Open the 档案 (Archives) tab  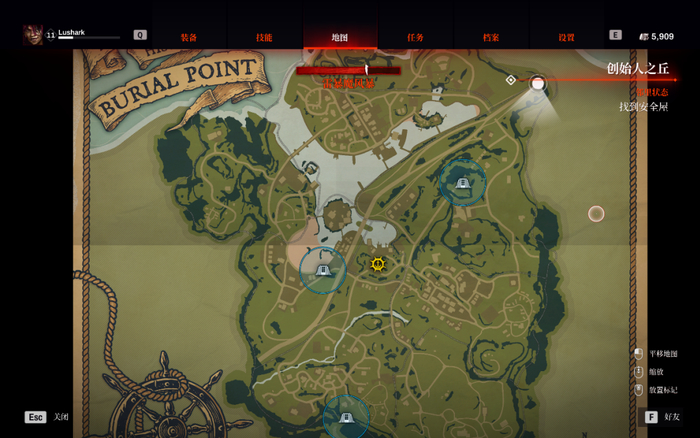(491, 37)
